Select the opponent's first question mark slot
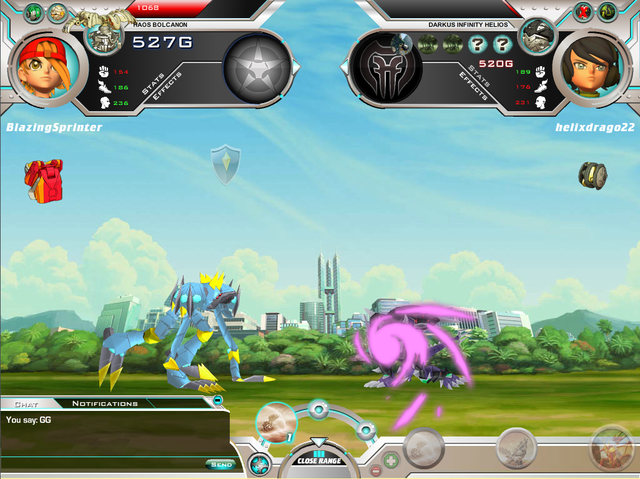 [477, 44]
